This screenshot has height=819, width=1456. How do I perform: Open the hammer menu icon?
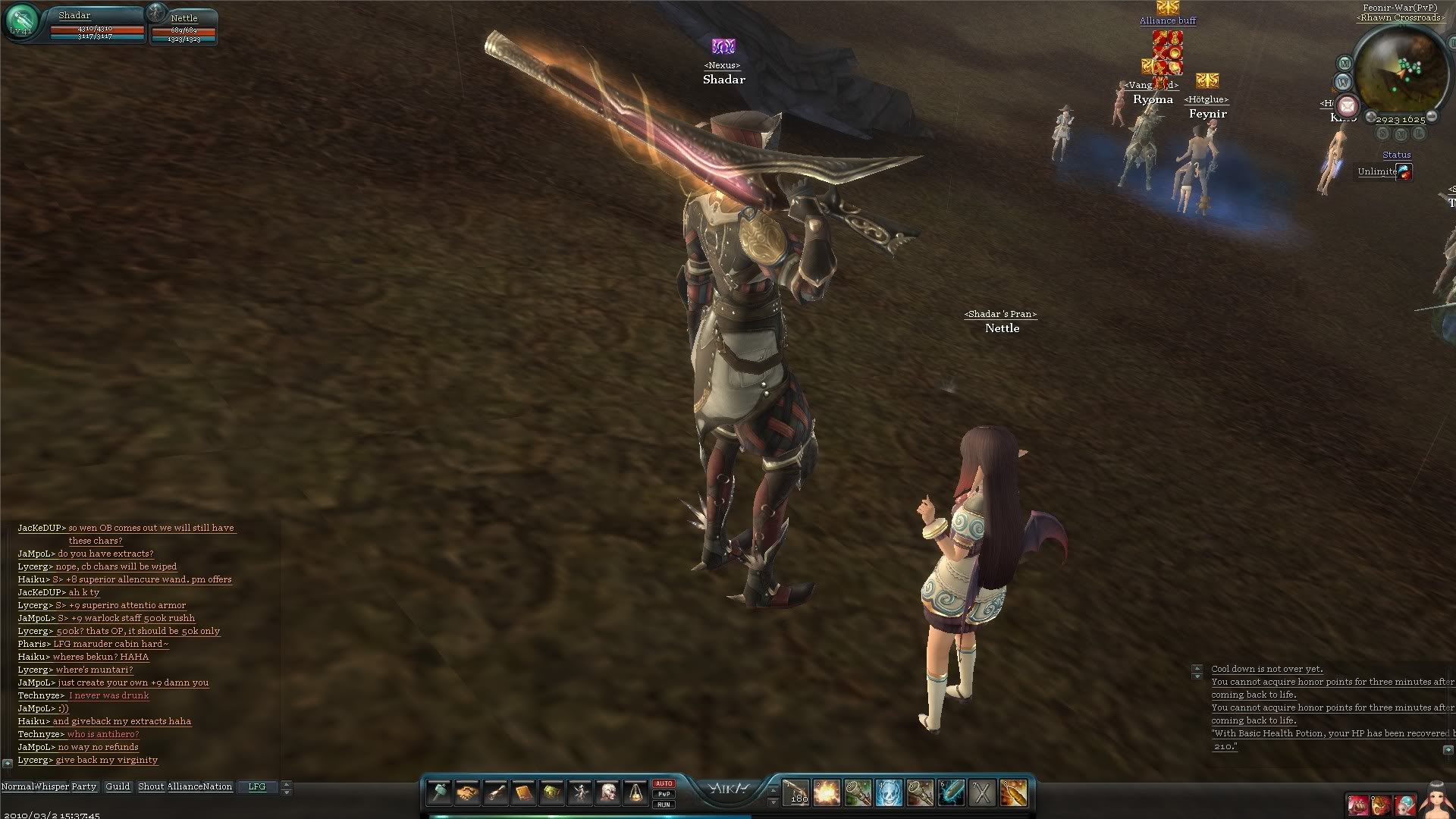(439, 793)
